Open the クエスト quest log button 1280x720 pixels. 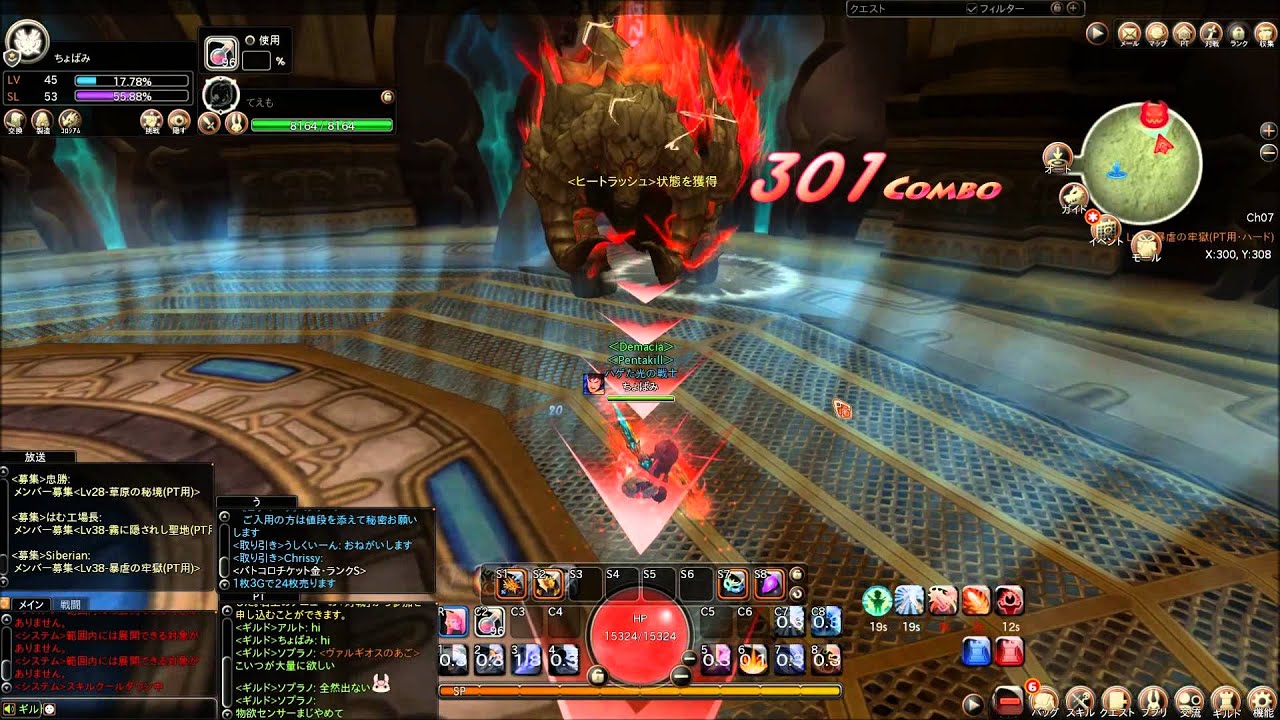(1117, 699)
